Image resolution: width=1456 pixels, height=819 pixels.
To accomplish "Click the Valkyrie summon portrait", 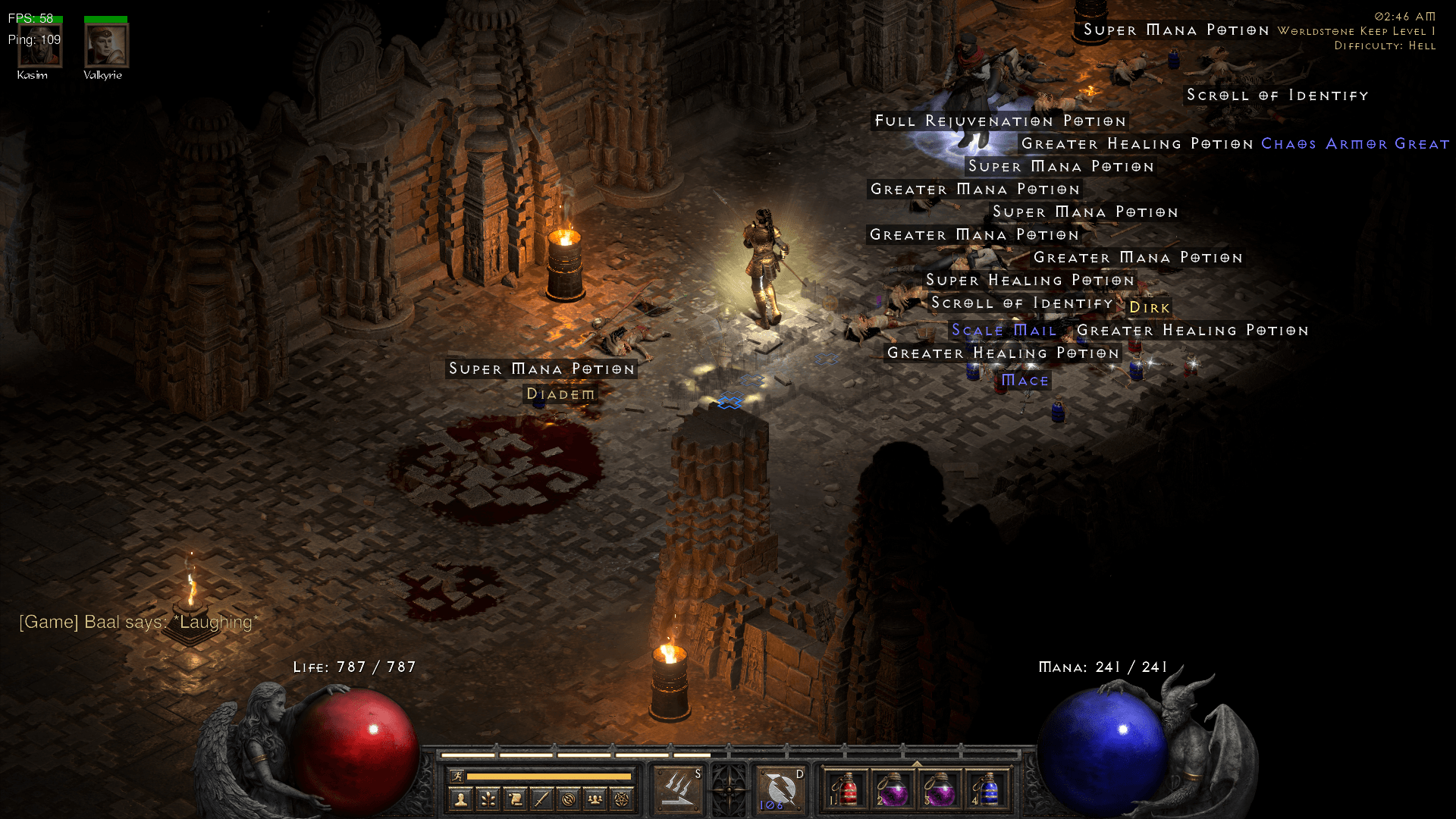I will tap(105, 45).
